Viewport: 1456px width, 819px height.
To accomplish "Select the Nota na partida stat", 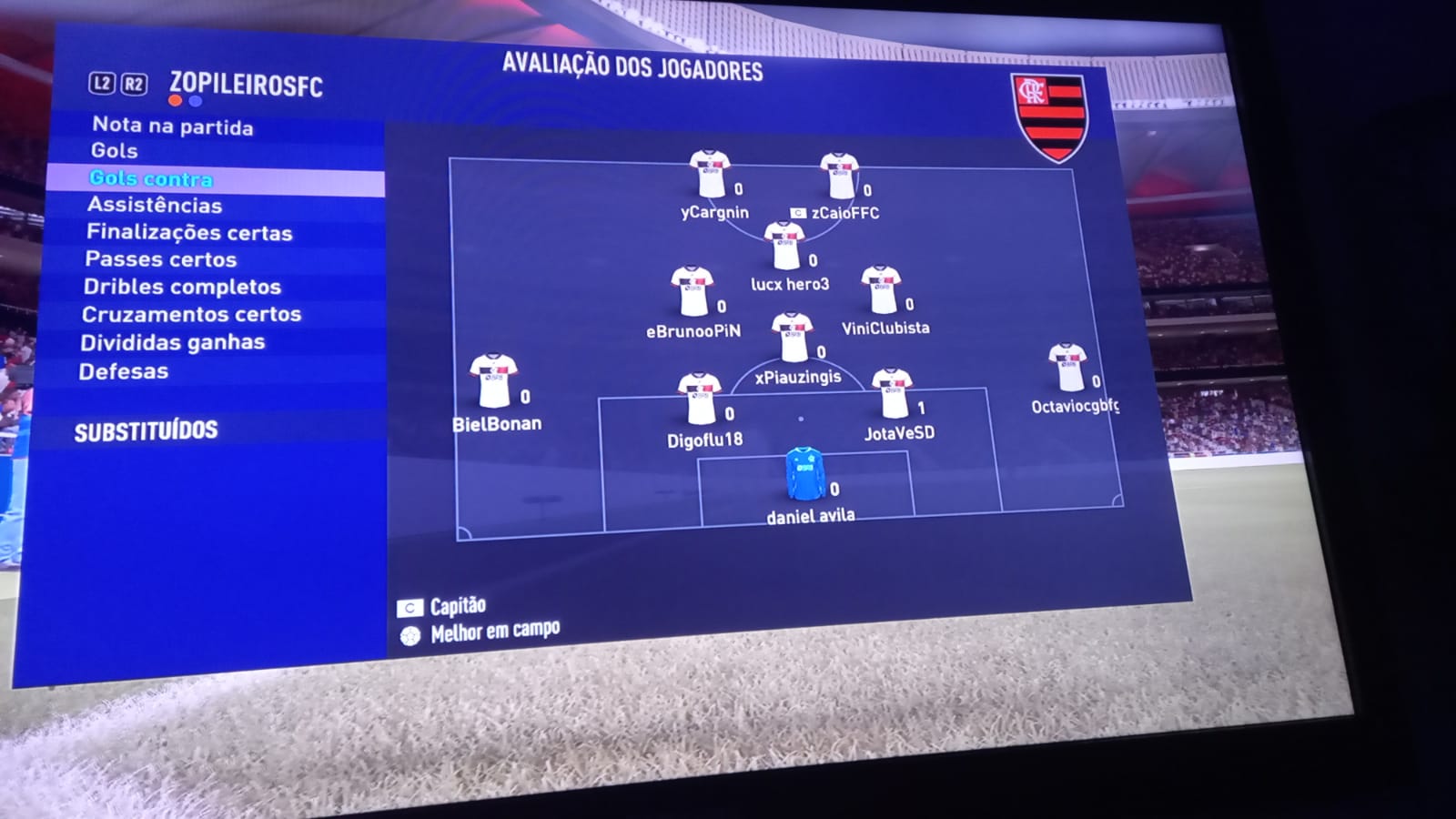I will (173, 126).
